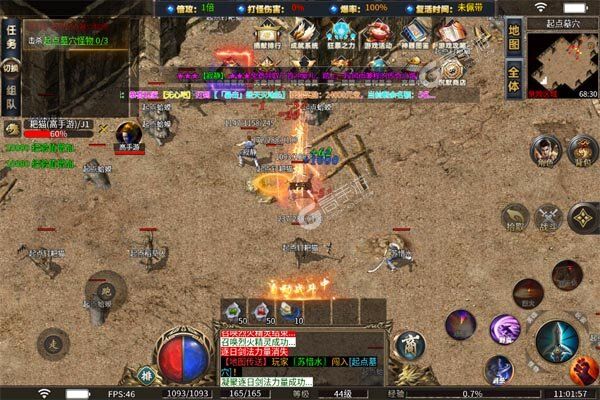Tap the 战斗 crossed swords button
Image resolution: width=600 pixels, height=400 pixels.
click(x=548, y=216)
